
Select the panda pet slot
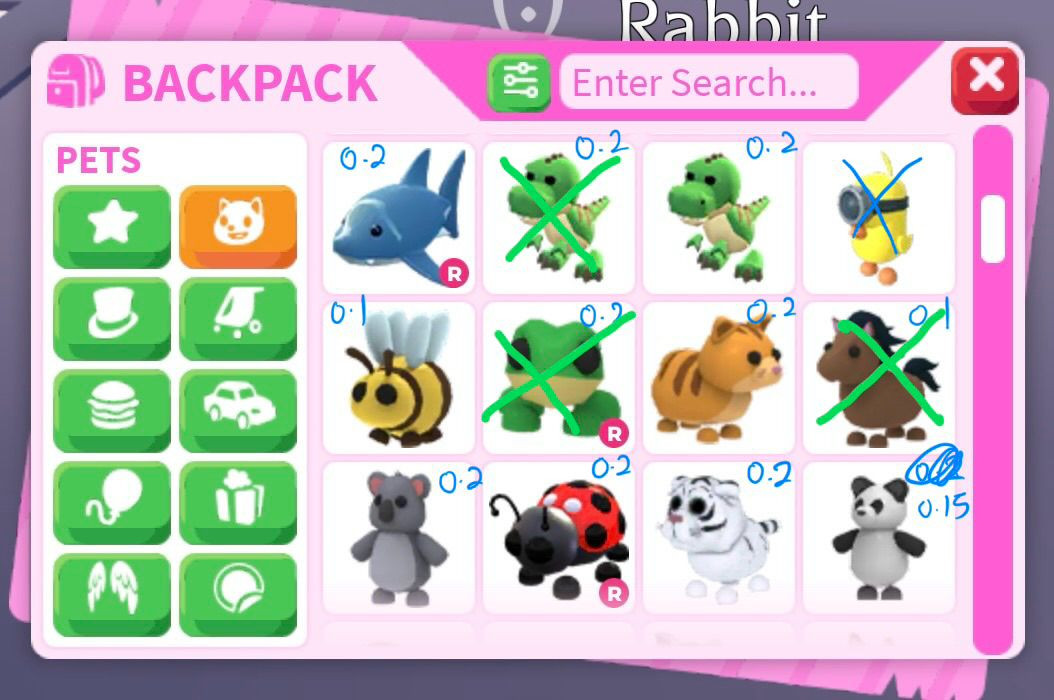(878, 537)
